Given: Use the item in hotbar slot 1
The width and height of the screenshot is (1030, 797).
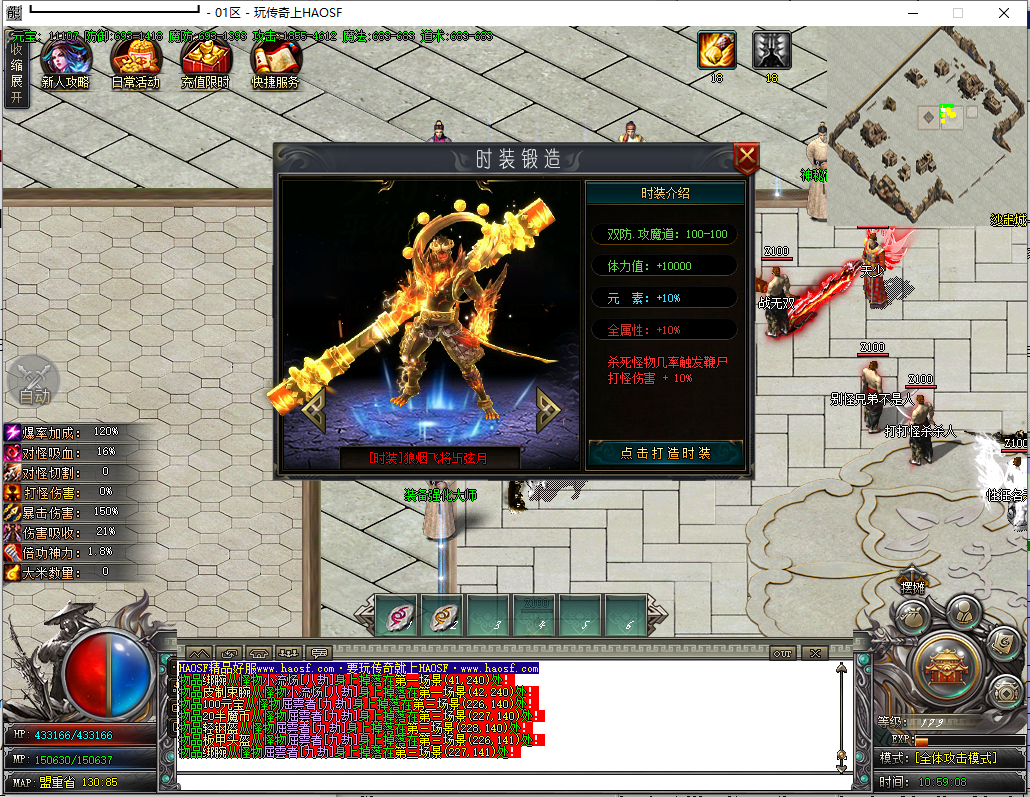Looking at the screenshot, I should [x=397, y=615].
